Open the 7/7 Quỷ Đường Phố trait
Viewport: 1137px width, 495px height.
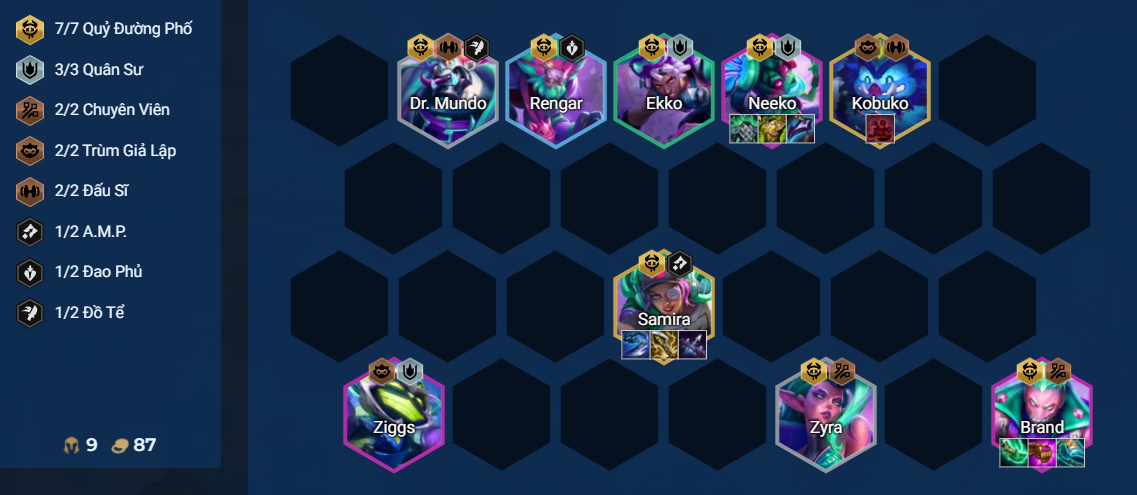pyautogui.click(x=105, y=29)
